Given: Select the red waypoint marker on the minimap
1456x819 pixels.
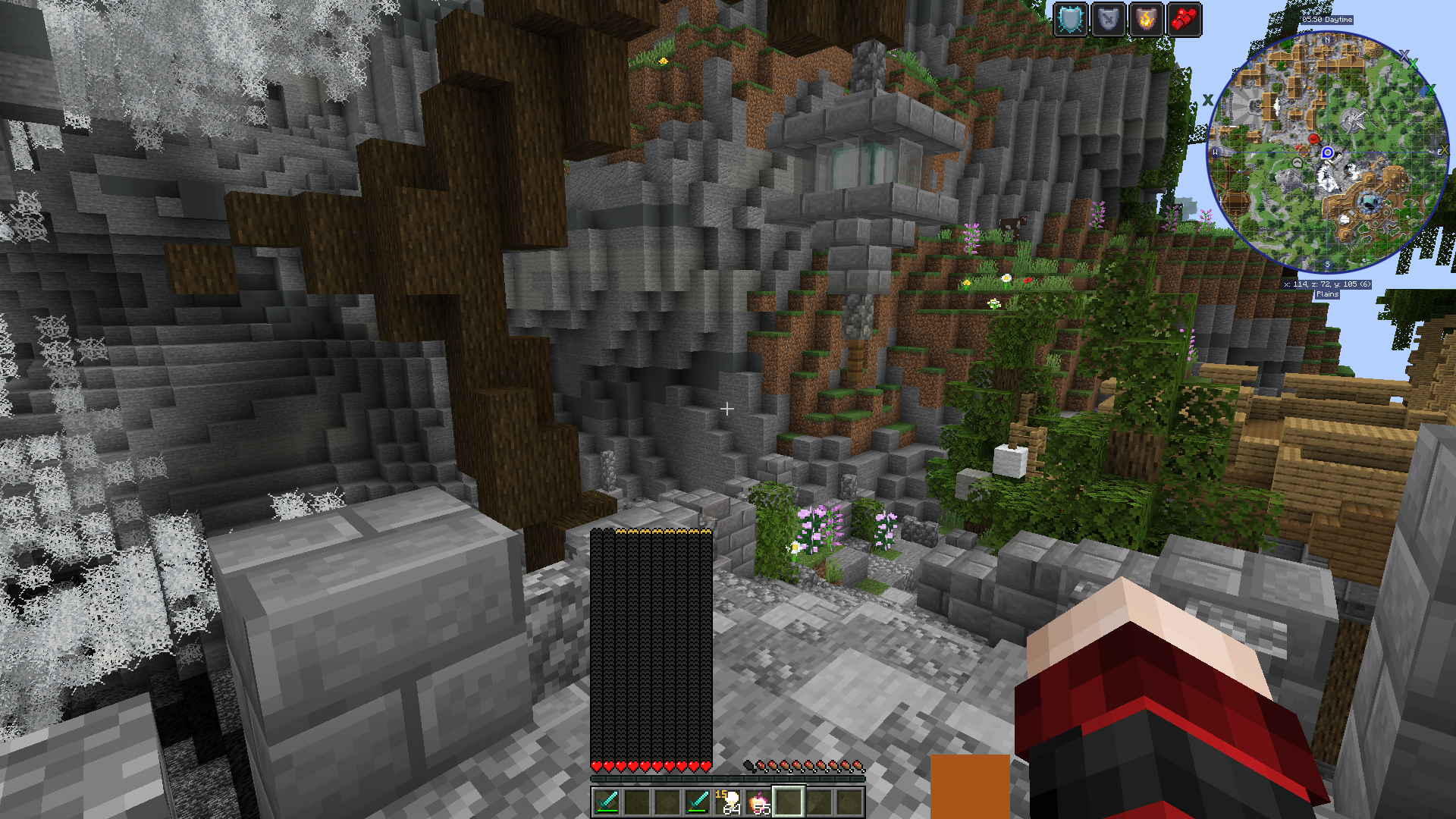Looking at the screenshot, I should tap(1314, 139).
